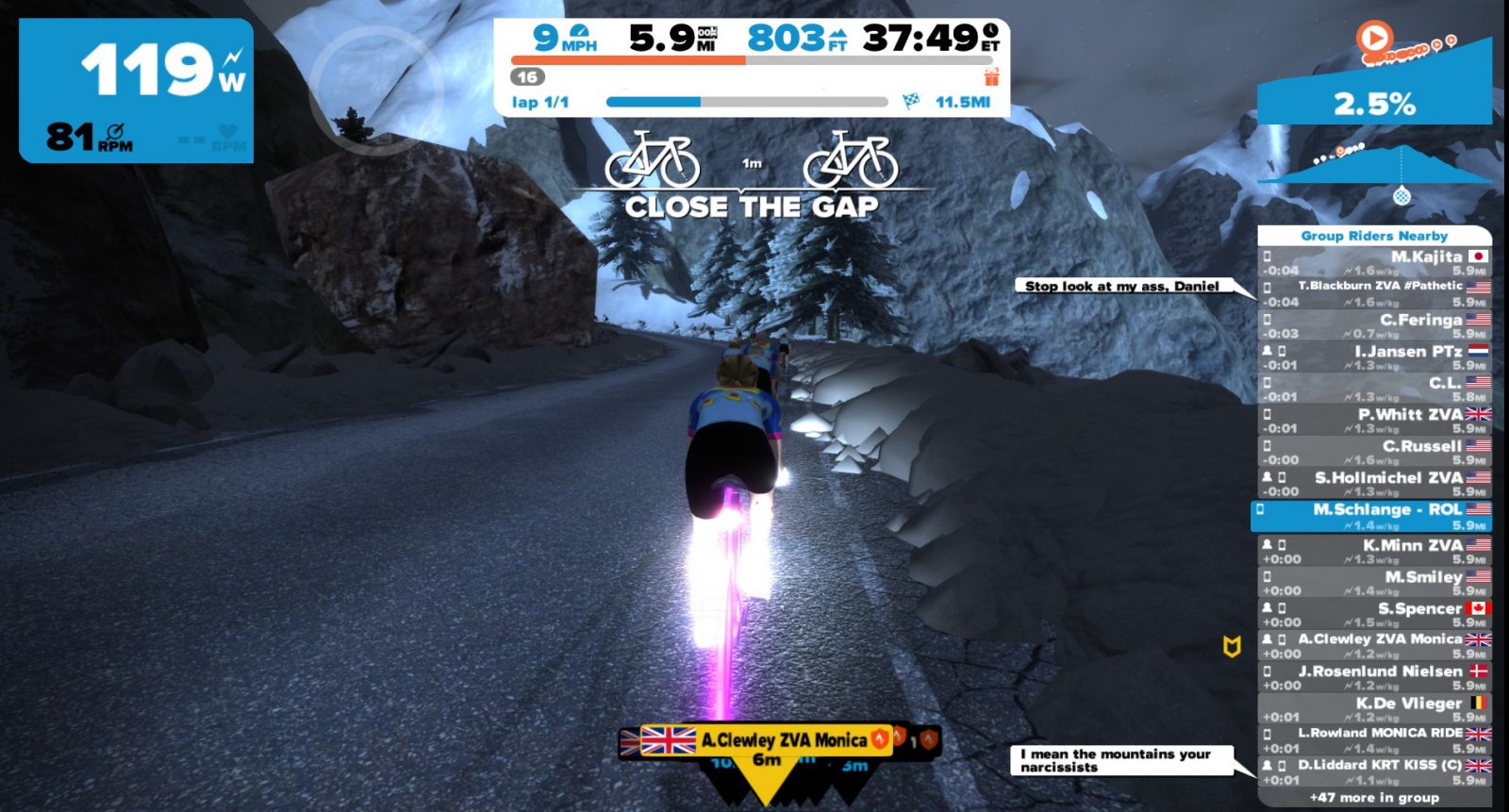Pick C.Russell's row in the riders list
This screenshot has width=1509, height=812.
point(1374,453)
